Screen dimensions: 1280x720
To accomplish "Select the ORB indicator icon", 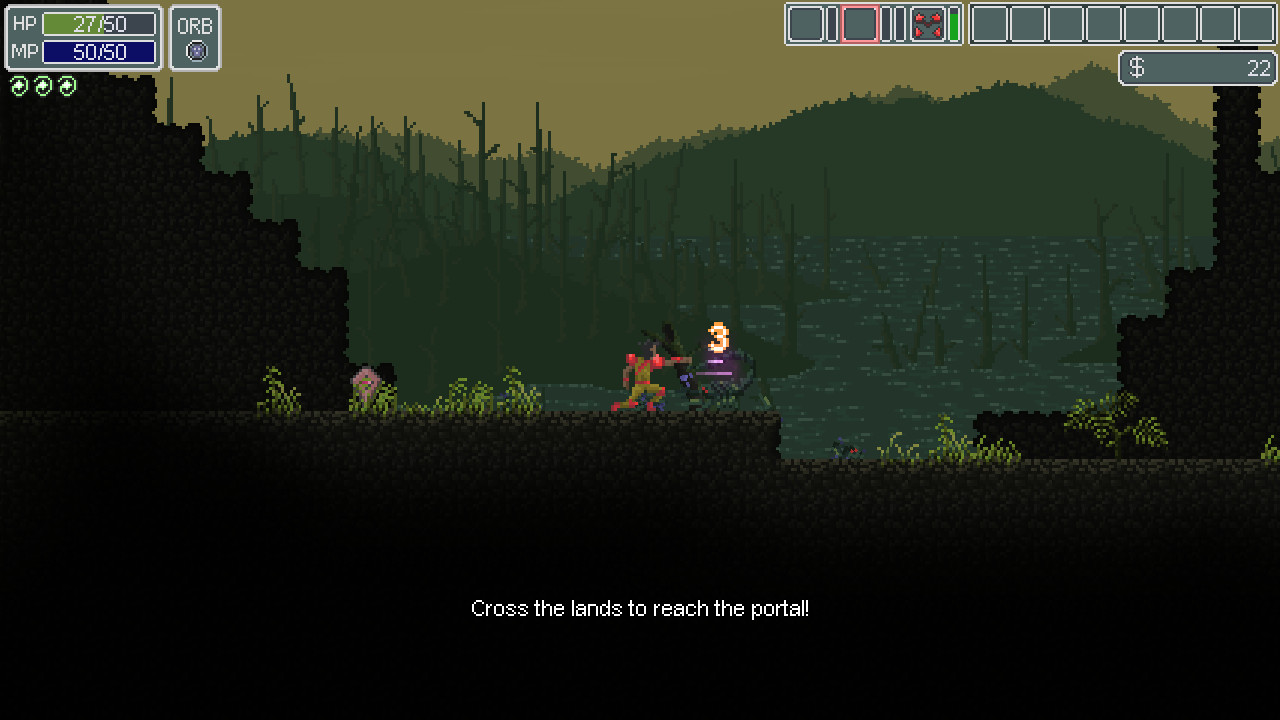I will (196, 51).
